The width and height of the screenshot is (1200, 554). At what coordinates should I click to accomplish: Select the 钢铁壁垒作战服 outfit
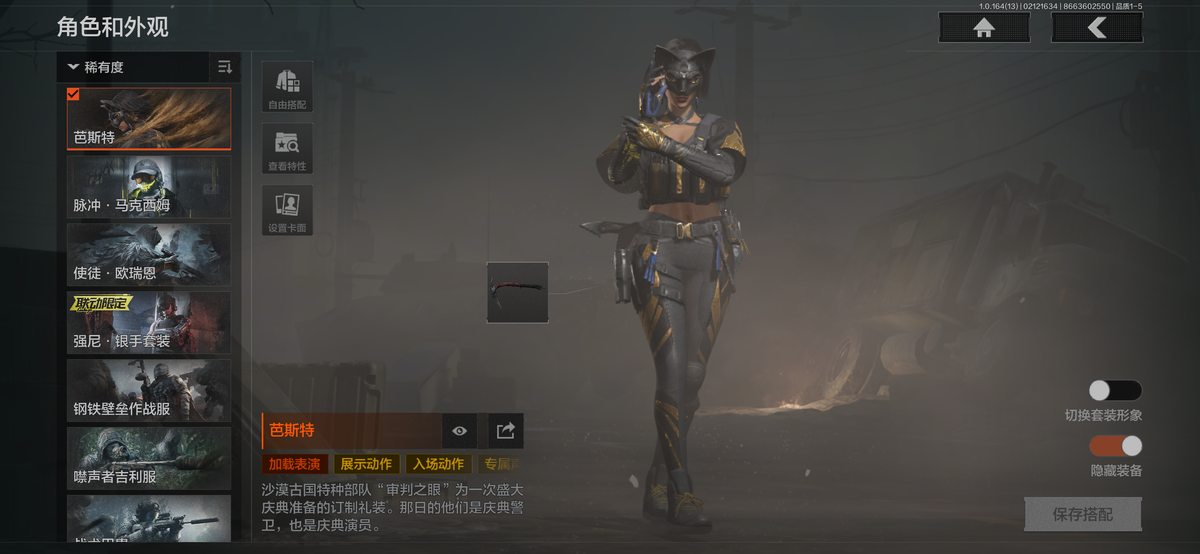tap(149, 391)
